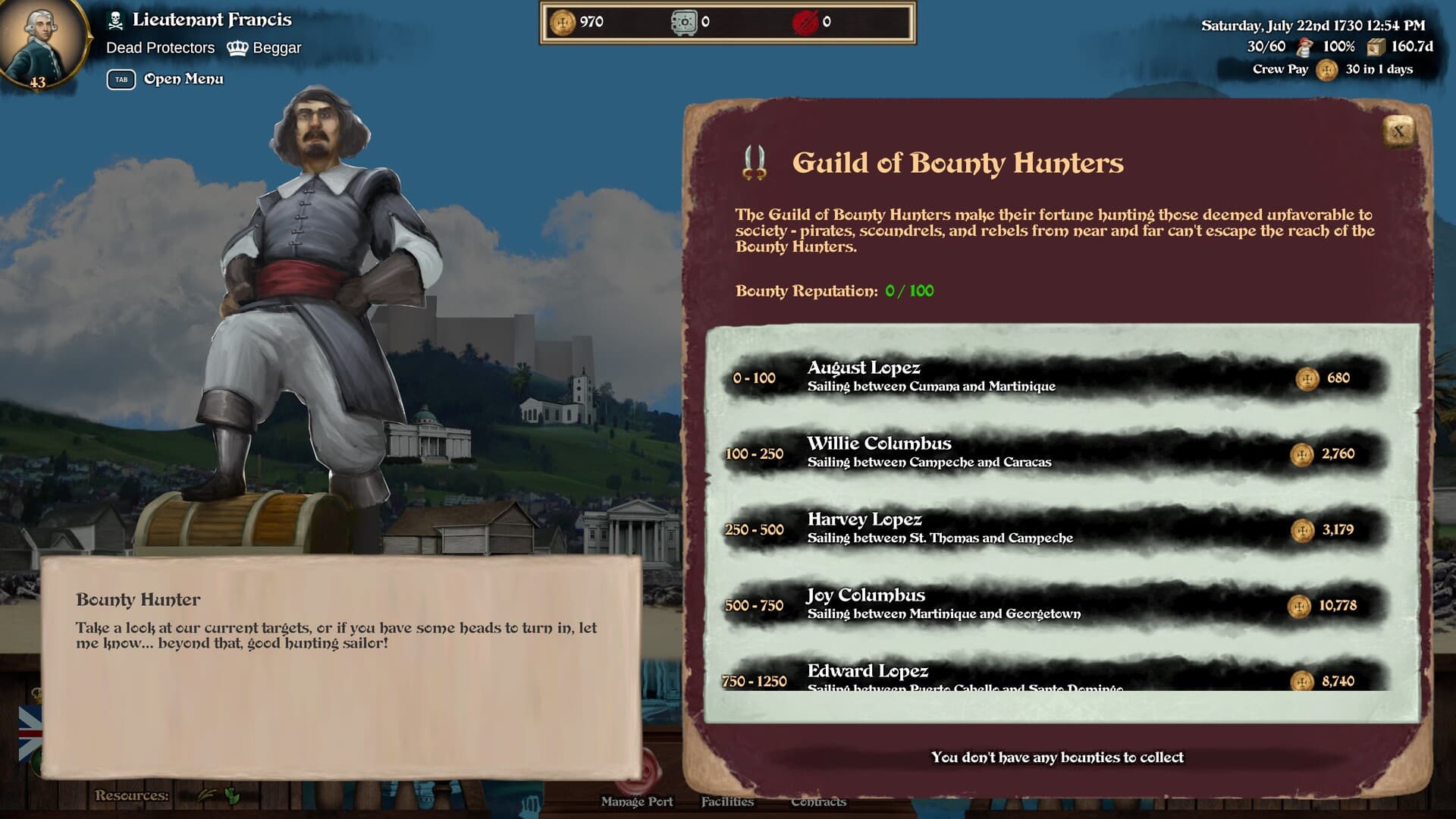Click the crown icon next to Beggar title
This screenshot has width=1456, height=819.
tap(240, 47)
